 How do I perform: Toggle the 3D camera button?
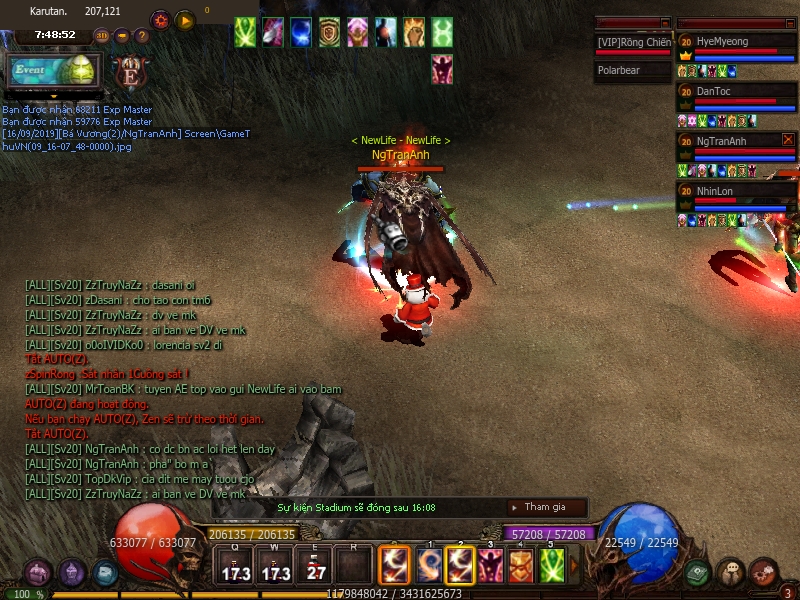click(x=102, y=36)
